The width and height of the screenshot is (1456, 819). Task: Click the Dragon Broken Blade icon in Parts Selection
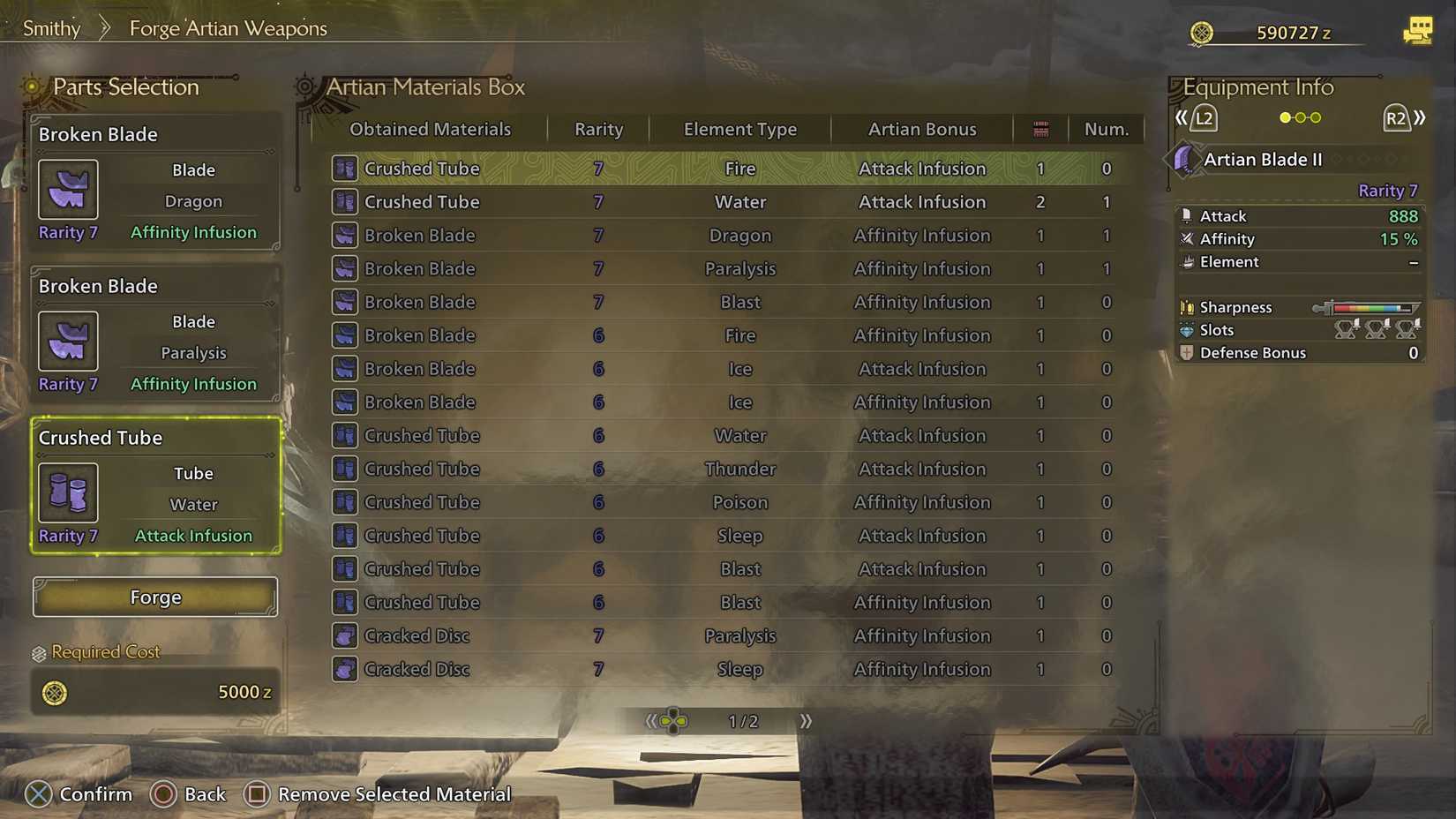point(67,189)
